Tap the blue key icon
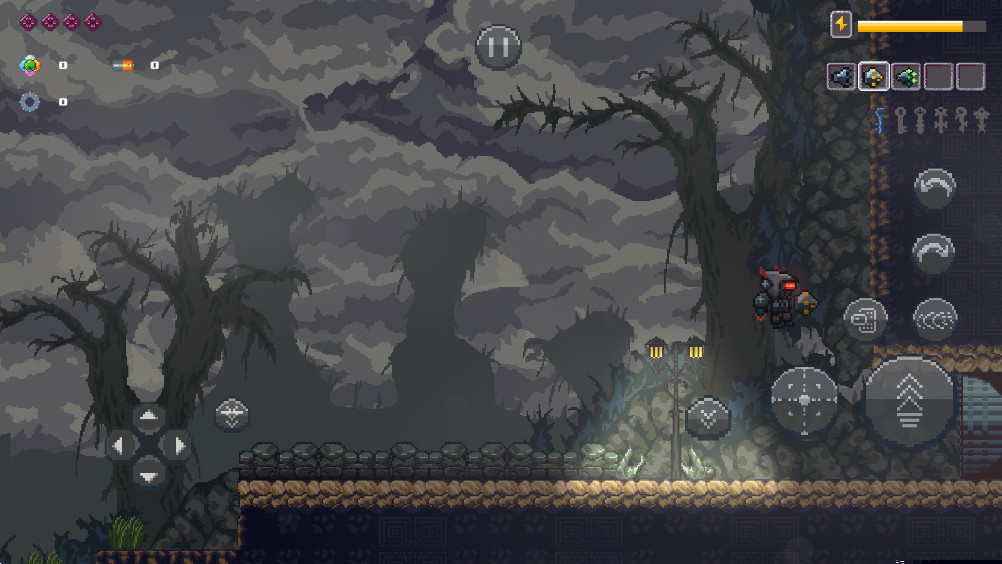Screen dimensions: 1002x564 [x=881, y=121]
